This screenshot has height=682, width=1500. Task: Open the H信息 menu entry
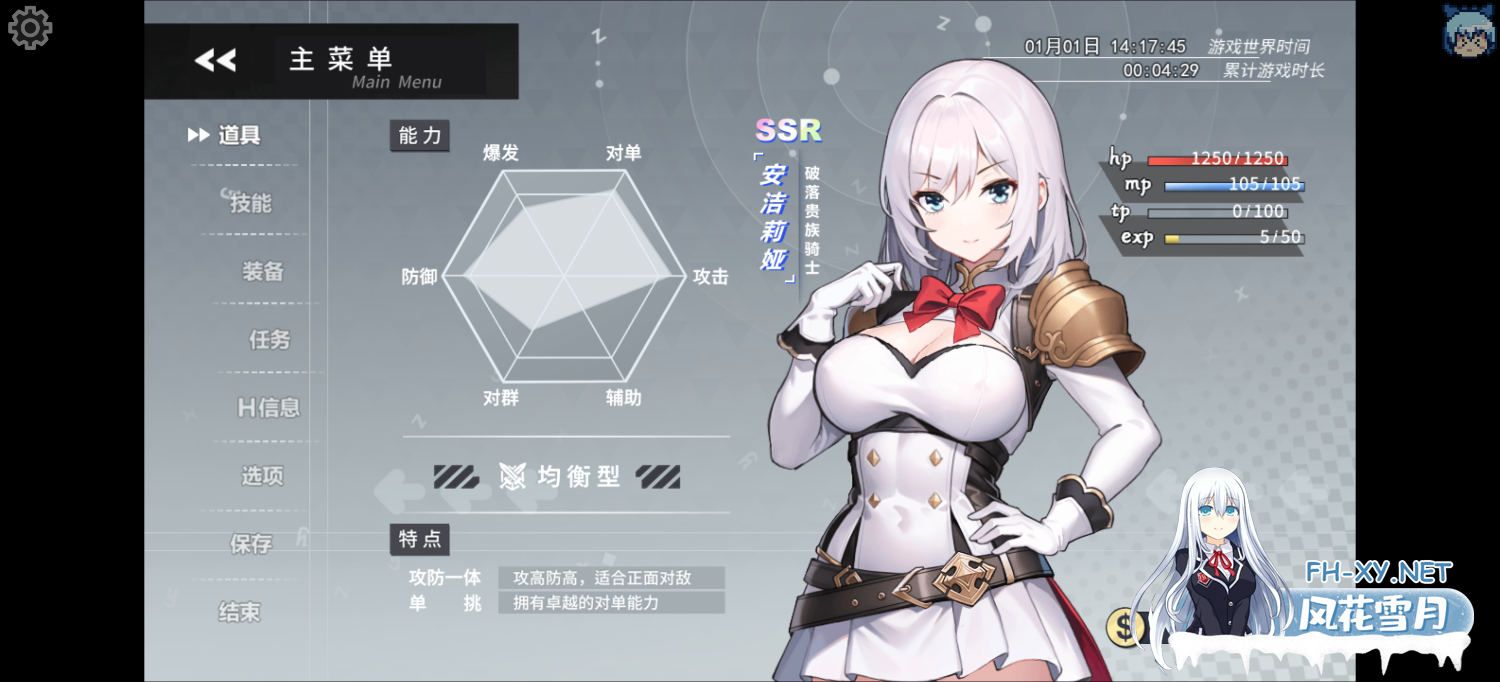click(268, 407)
